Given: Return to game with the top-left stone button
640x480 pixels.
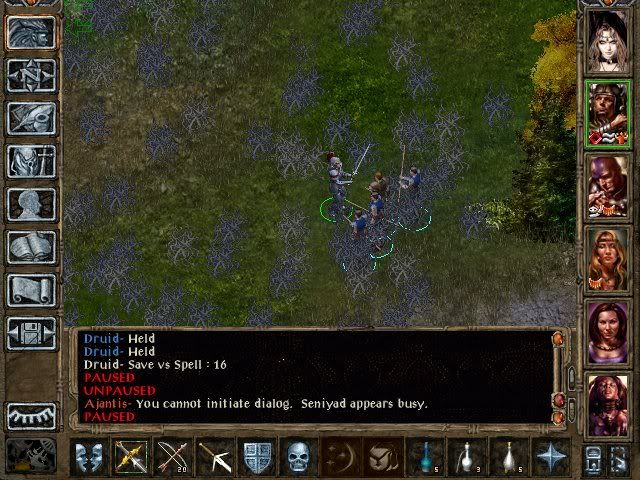Looking at the screenshot, I should tap(31, 32).
